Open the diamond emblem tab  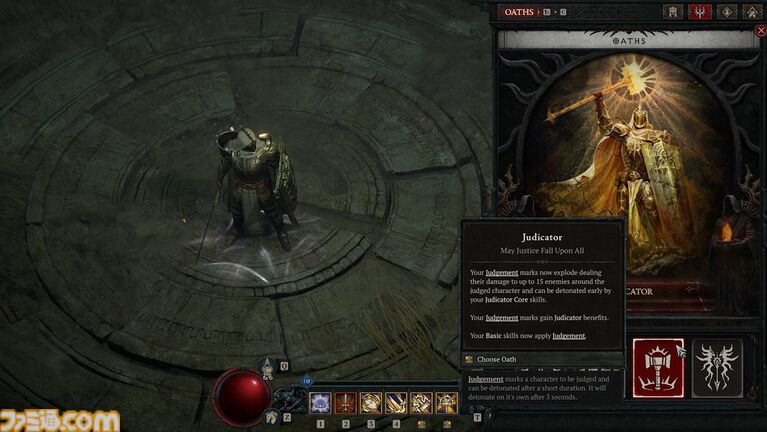coord(727,12)
